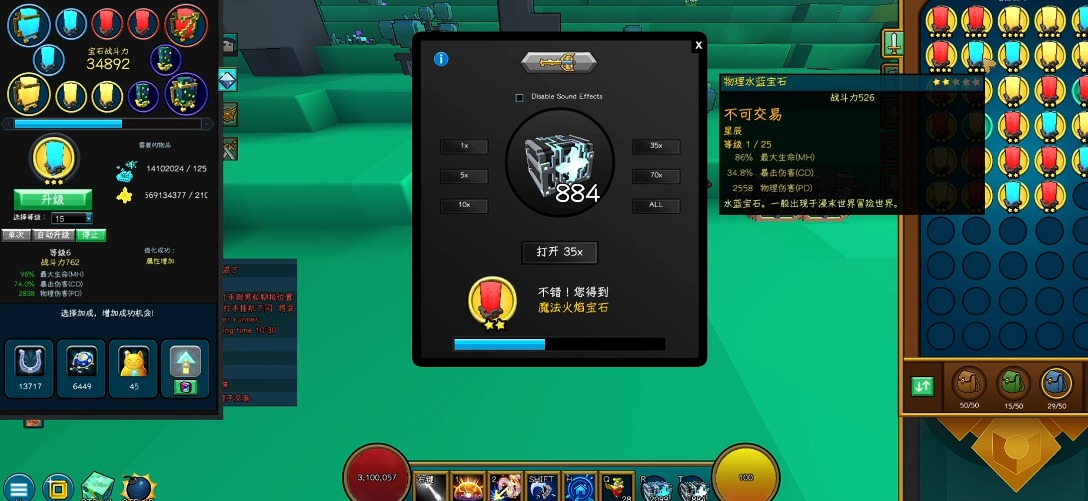The width and height of the screenshot is (1088, 501).
Task: Open the blue info icon
Action: tap(441, 59)
